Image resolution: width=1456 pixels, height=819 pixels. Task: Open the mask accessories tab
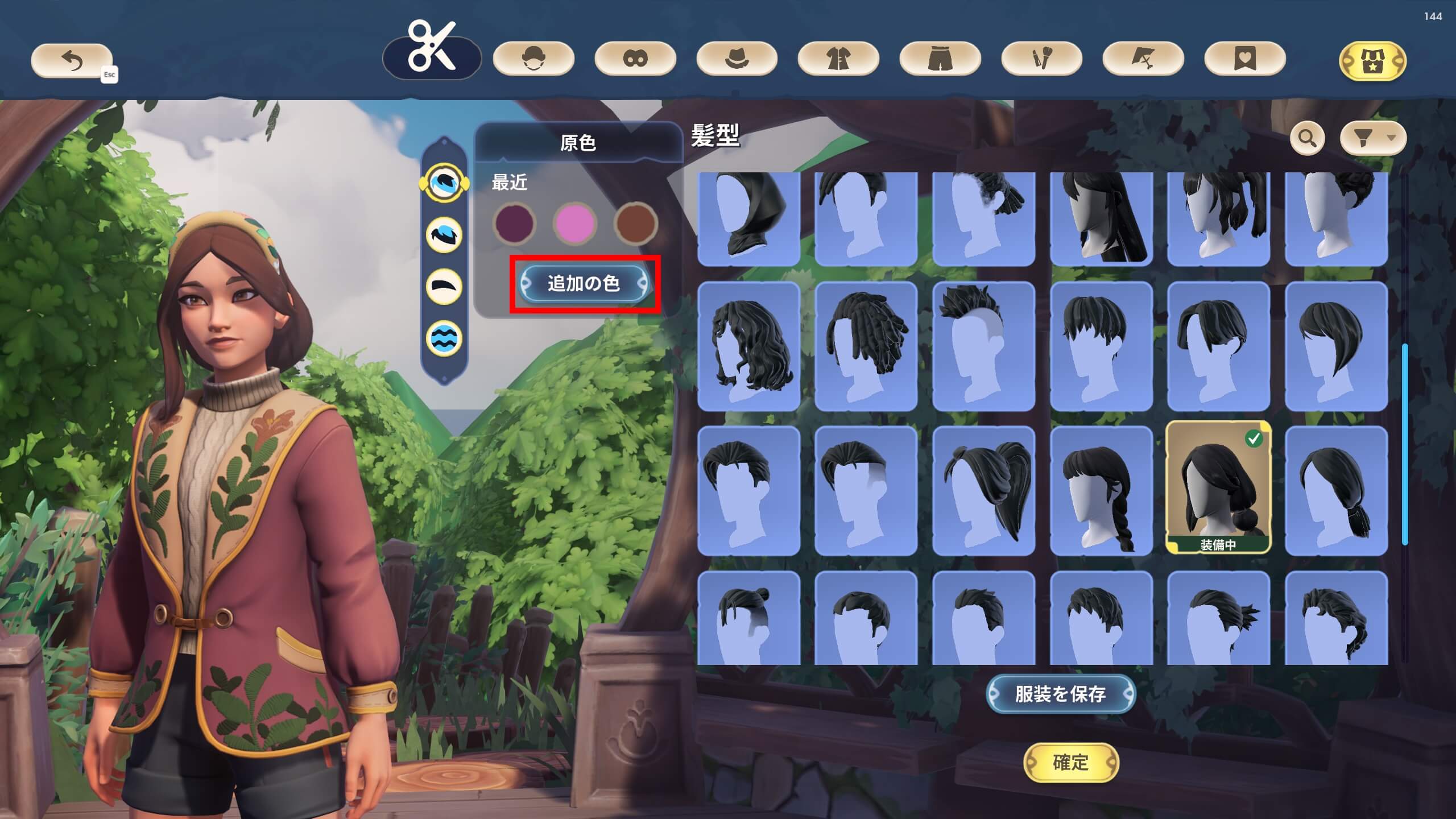(x=635, y=59)
